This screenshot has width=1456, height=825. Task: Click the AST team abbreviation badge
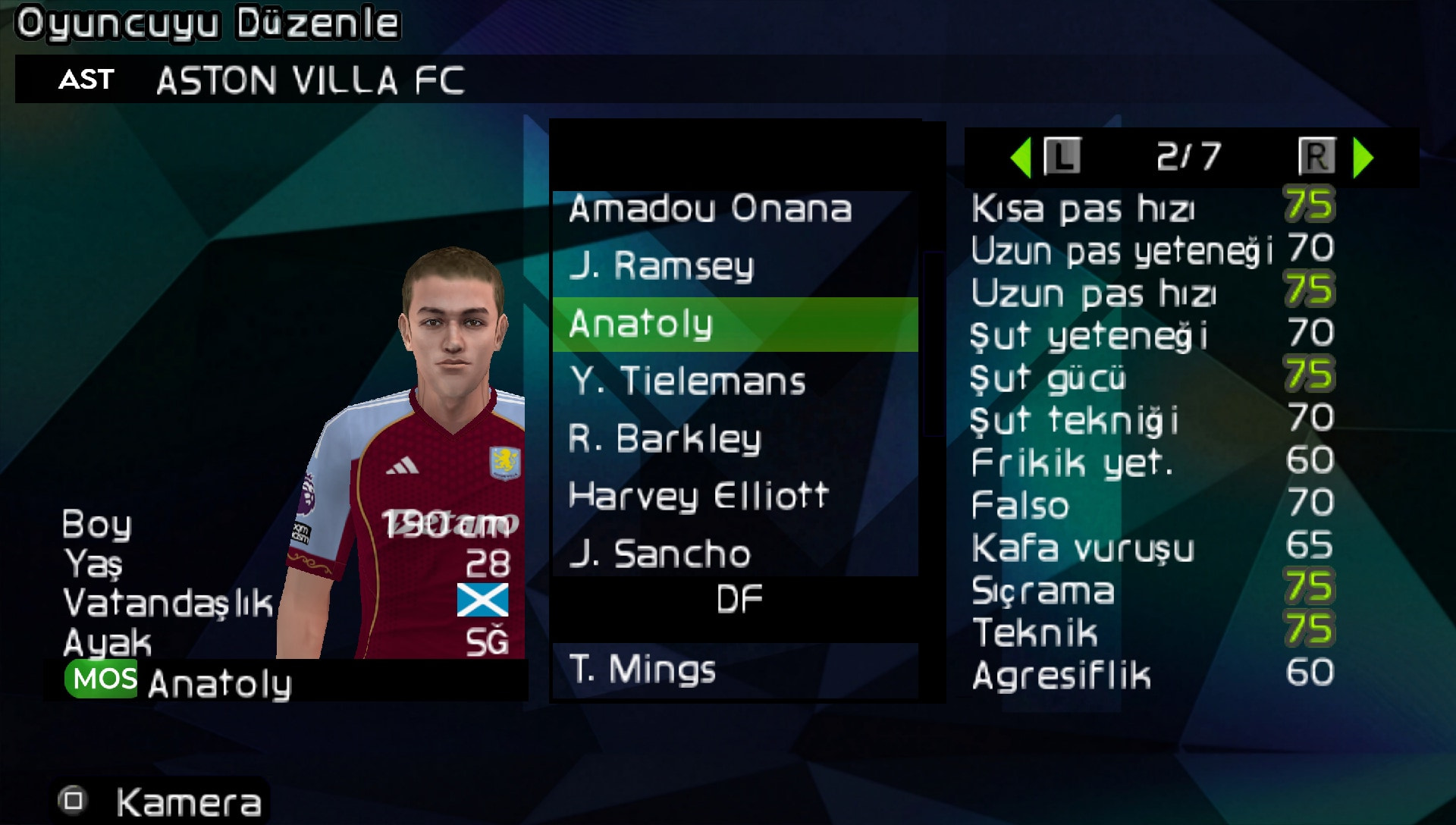coord(86,80)
